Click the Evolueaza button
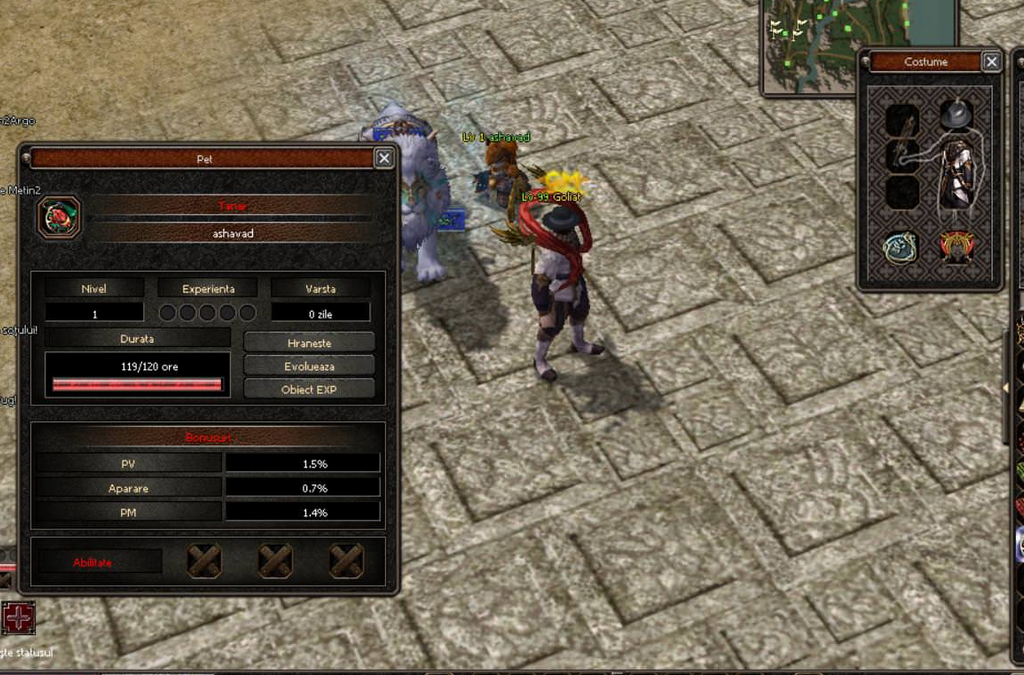Viewport: 1024px width, 675px height. tap(309, 365)
